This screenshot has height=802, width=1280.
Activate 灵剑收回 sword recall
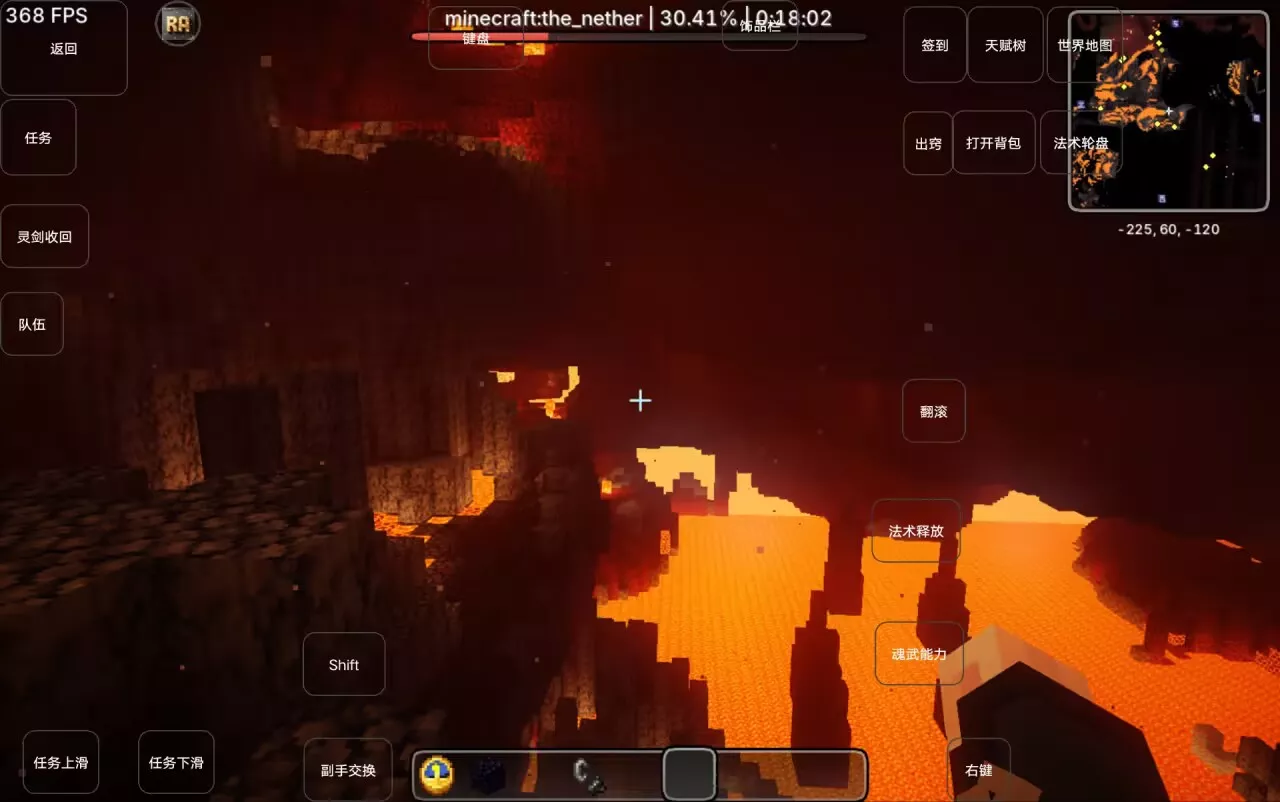pyautogui.click(x=44, y=237)
